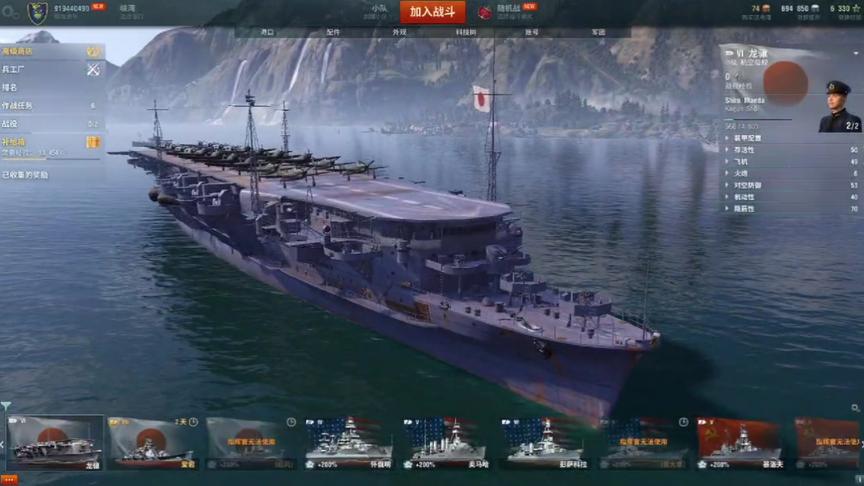The height and width of the screenshot is (486, 864).
Task: Open the 外观 exterior tab
Action: click(399, 32)
